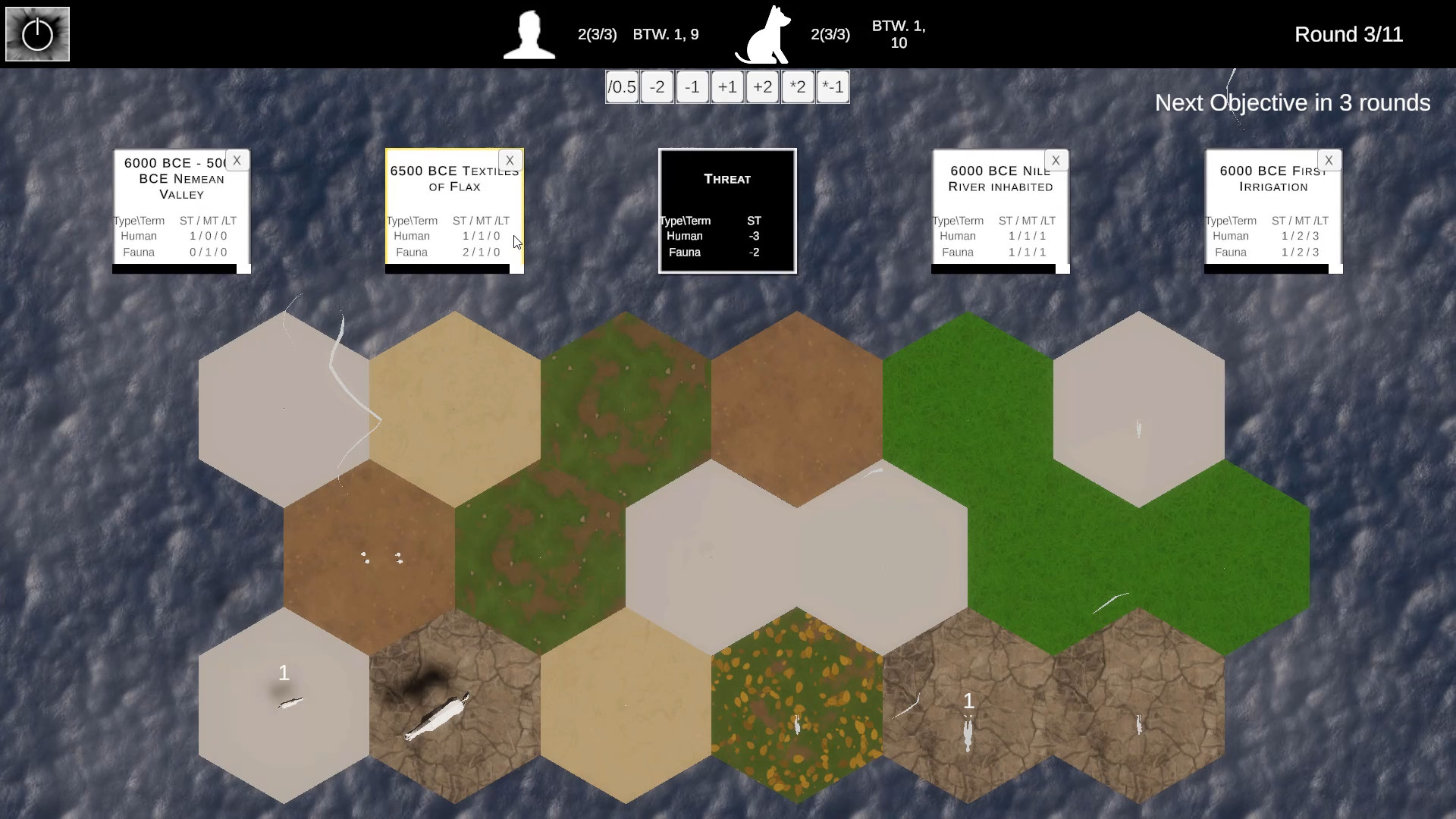The image size is (1456, 819).
Task: Choose the -1 modifier button
Action: (x=692, y=87)
